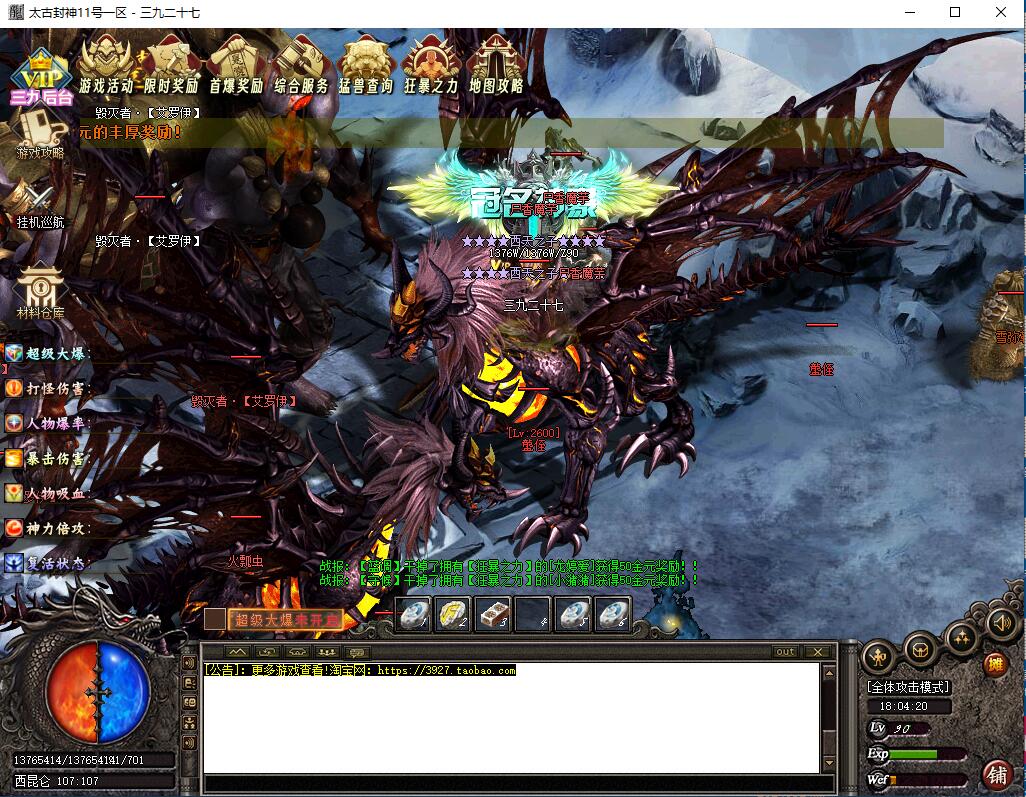Open the red 铺 shop button
1026x797 pixels.
[997, 773]
